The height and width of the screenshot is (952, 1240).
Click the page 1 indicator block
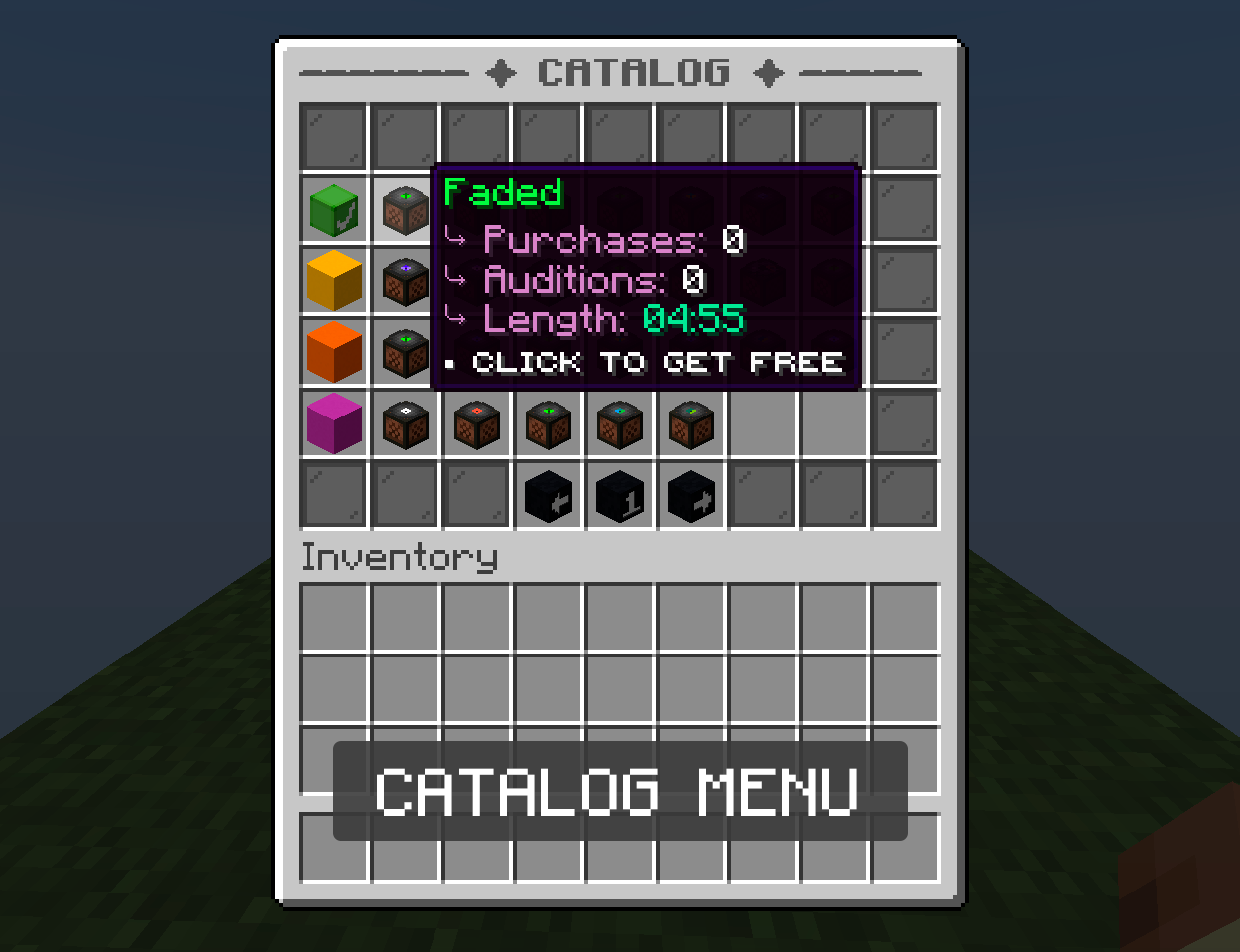[x=619, y=496]
